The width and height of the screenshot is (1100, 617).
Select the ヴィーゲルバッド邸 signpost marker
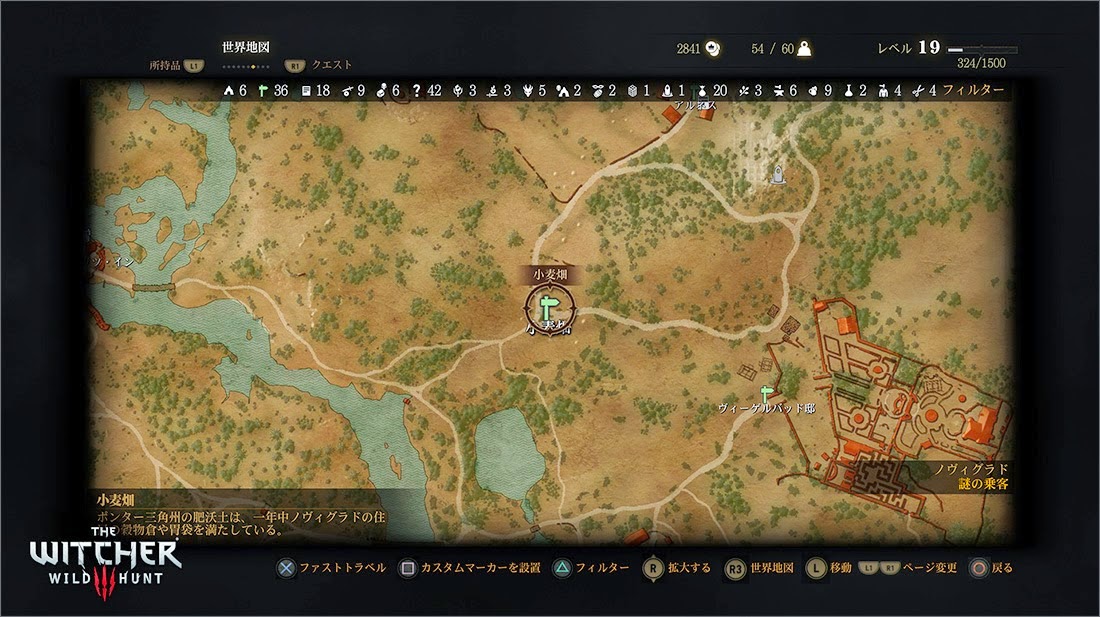(x=767, y=393)
